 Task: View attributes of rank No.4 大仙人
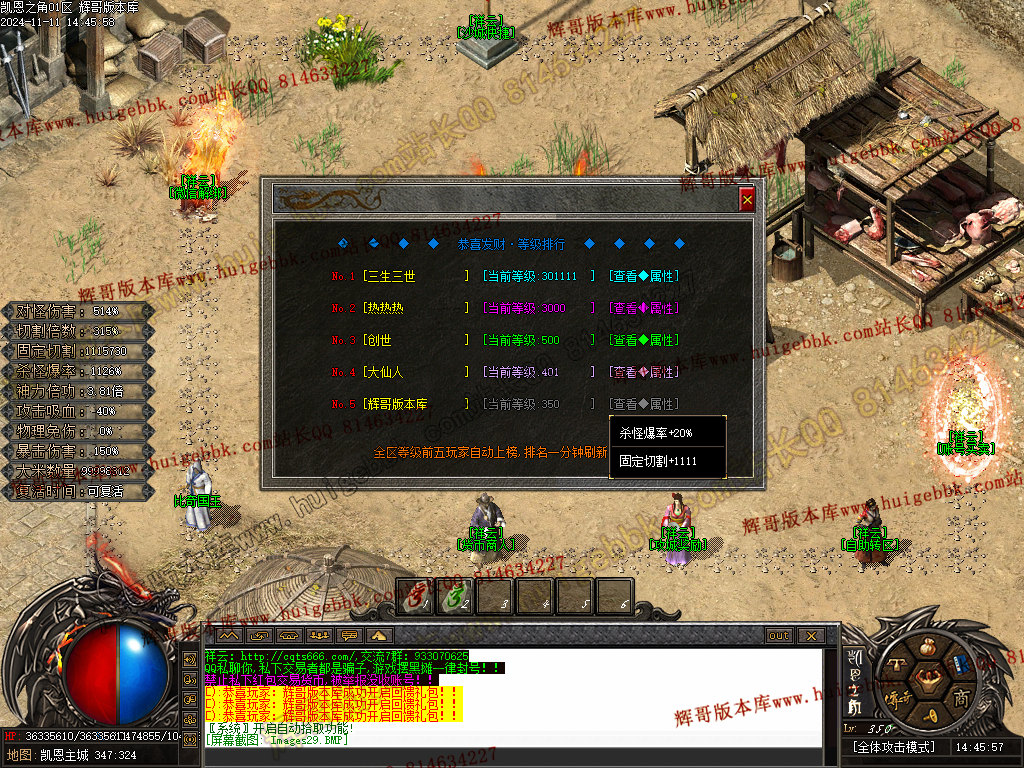(644, 372)
